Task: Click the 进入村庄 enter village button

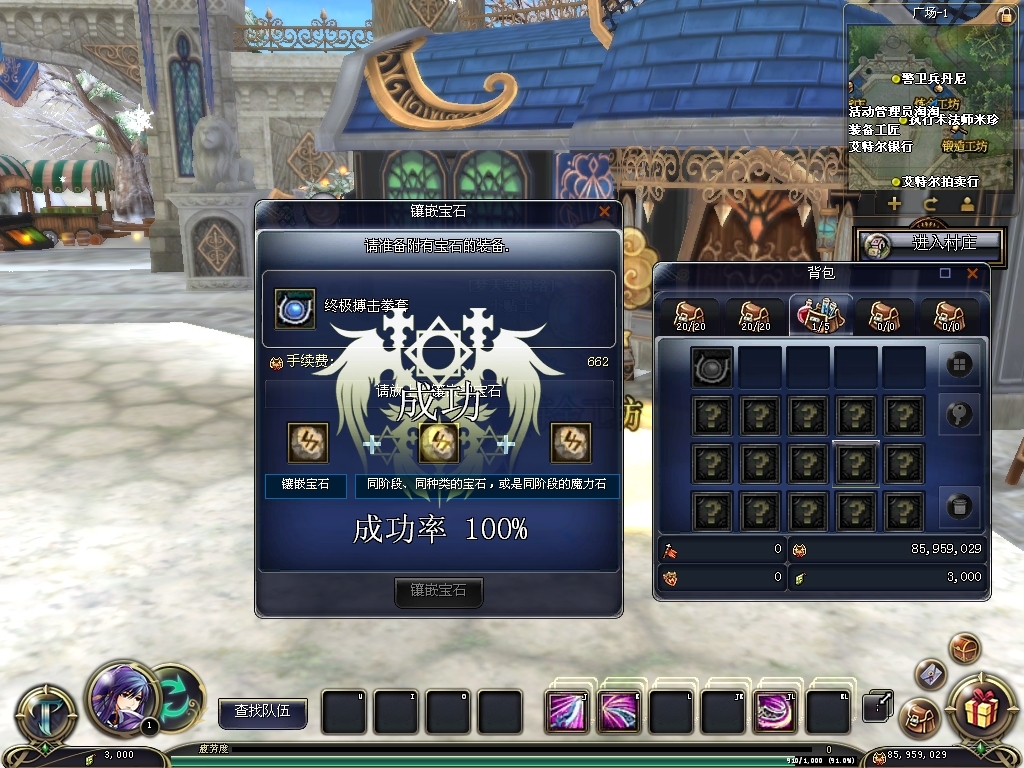Action: pos(930,243)
